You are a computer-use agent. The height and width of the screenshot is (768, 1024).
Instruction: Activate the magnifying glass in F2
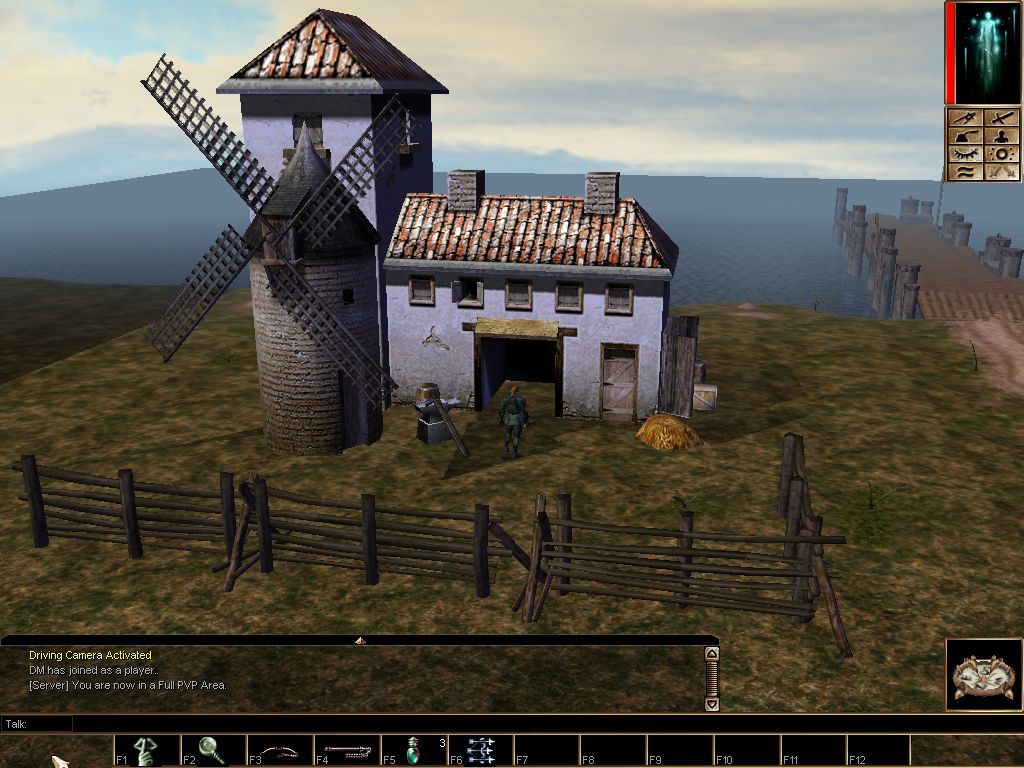pyautogui.click(x=213, y=750)
